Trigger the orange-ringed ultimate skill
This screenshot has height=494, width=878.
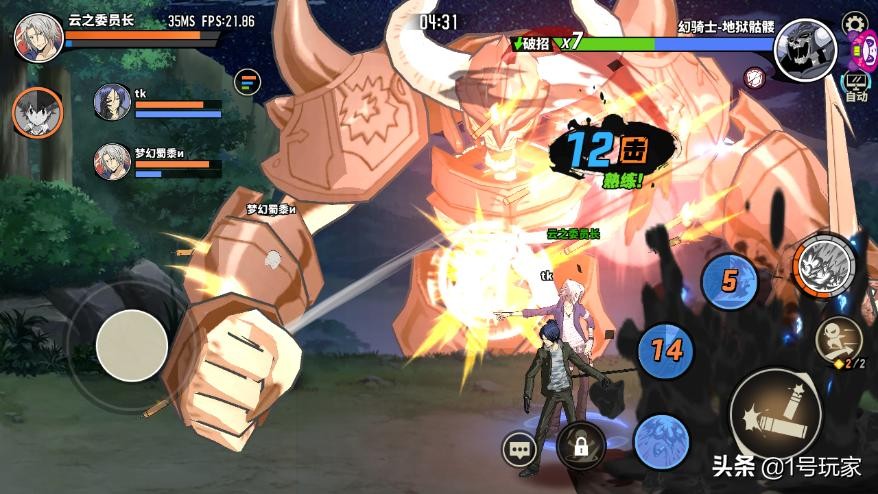pyautogui.click(x=825, y=264)
